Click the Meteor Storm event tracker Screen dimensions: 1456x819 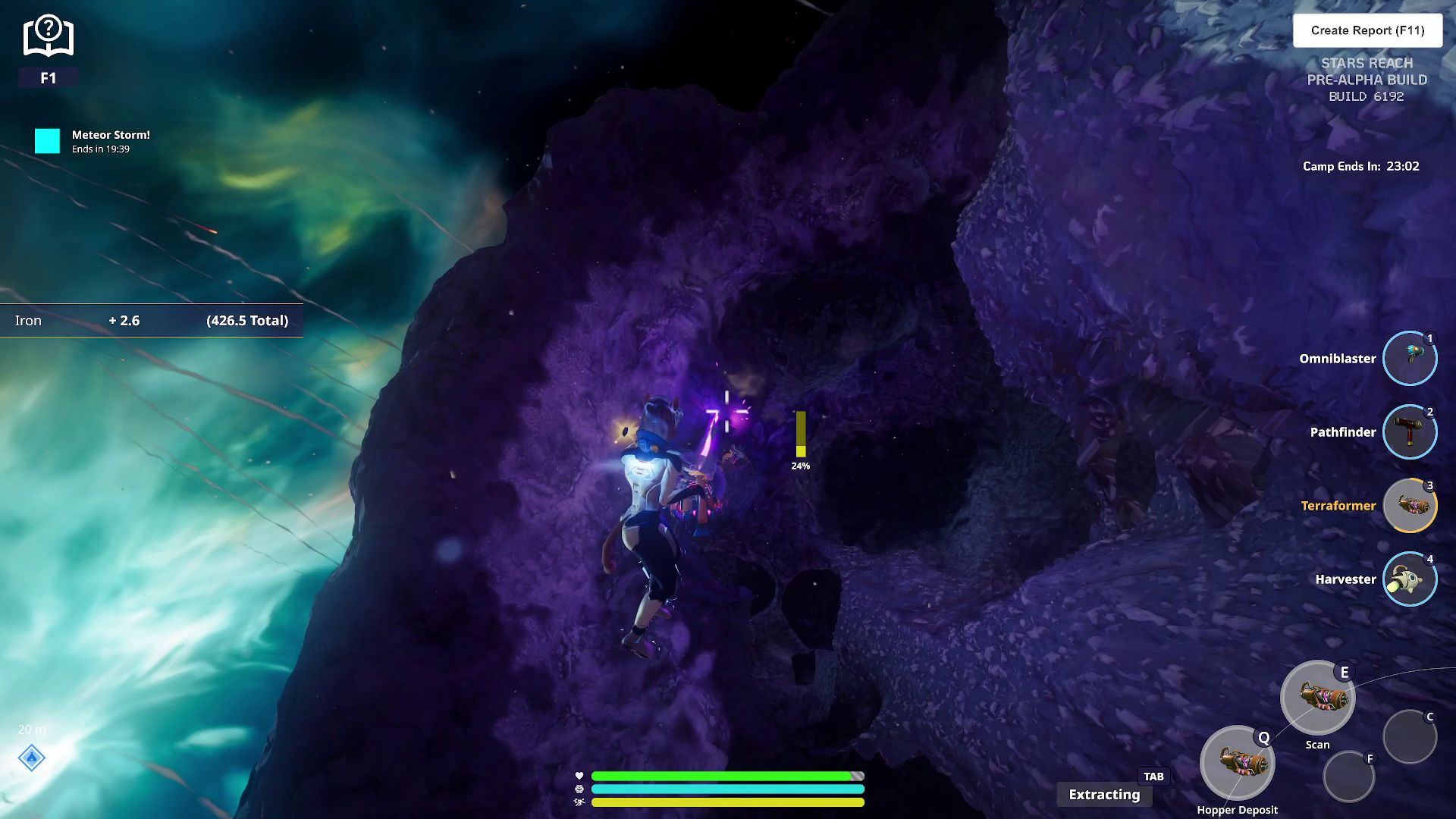[x=93, y=141]
